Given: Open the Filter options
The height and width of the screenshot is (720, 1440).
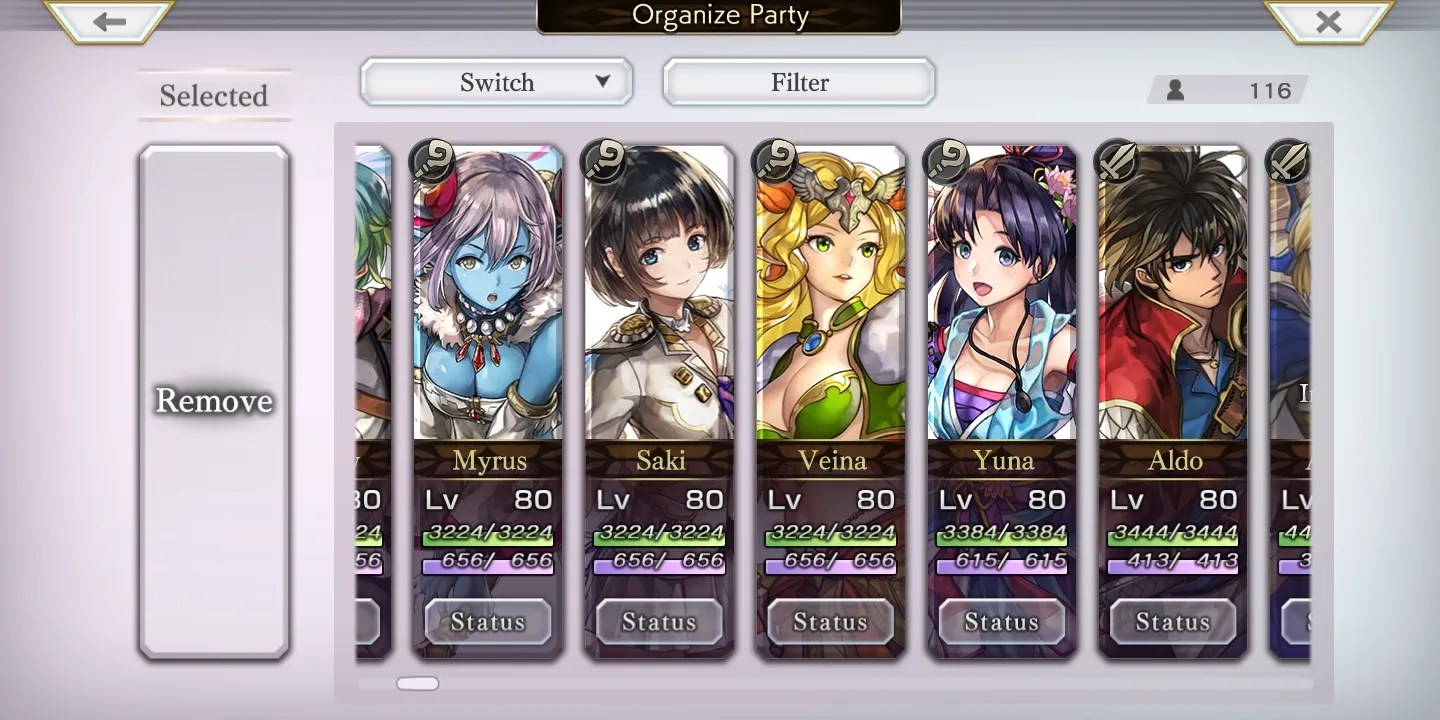Looking at the screenshot, I should tap(799, 82).
